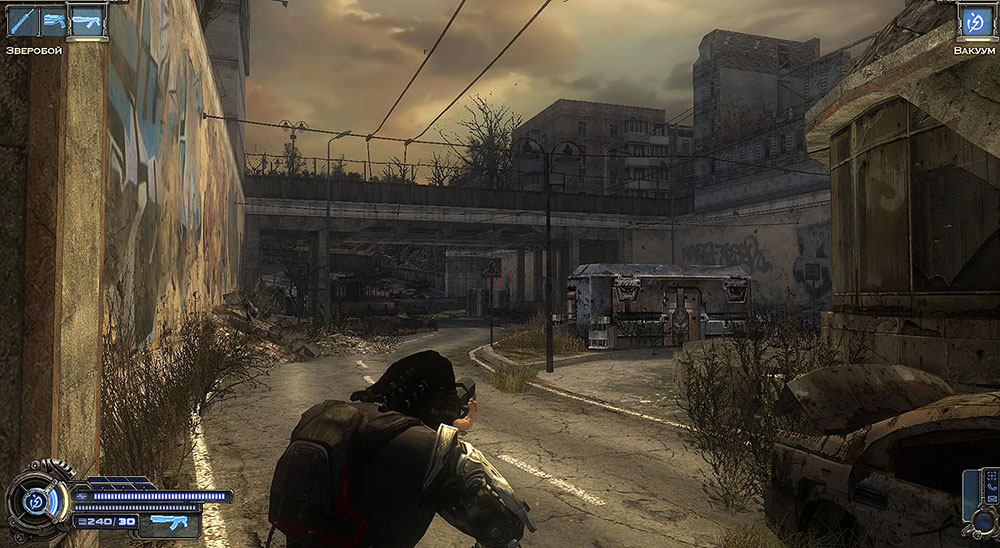The height and width of the screenshot is (548, 1000).
Task: Activate the Вакуум ability icon
Action: [973, 21]
